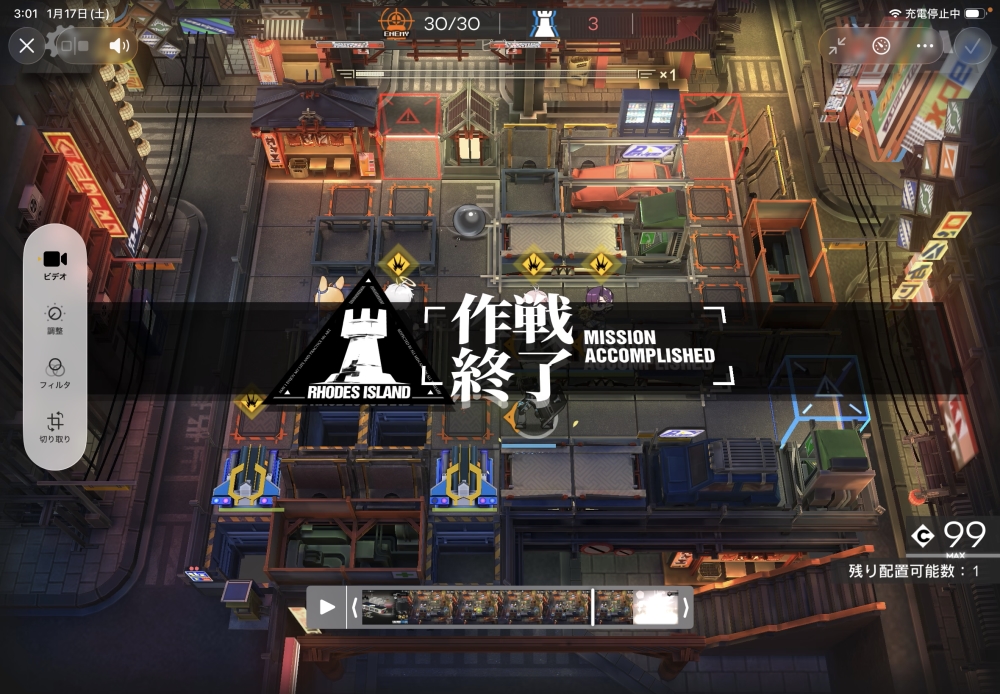Click the left trim handle of the timeline
1000x694 pixels.
coord(353,607)
